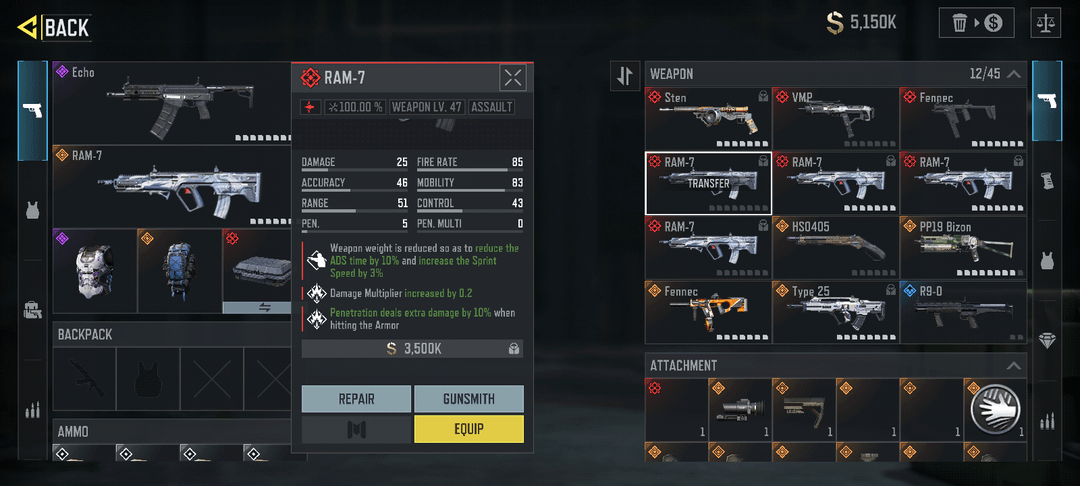
Task: Open the trash and sell button
Action: coord(976,22)
